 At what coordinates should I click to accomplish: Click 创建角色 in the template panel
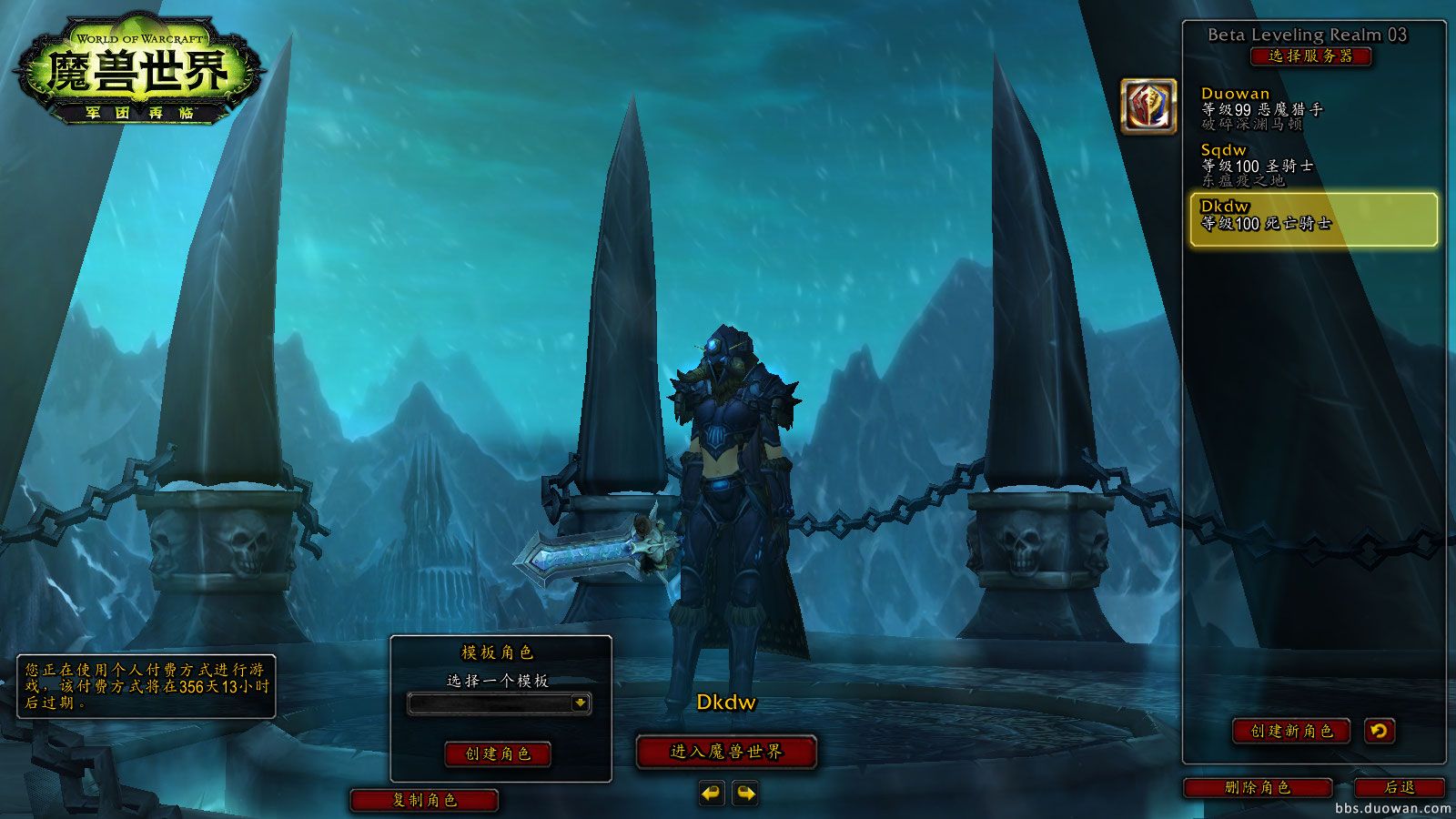coord(498,753)
